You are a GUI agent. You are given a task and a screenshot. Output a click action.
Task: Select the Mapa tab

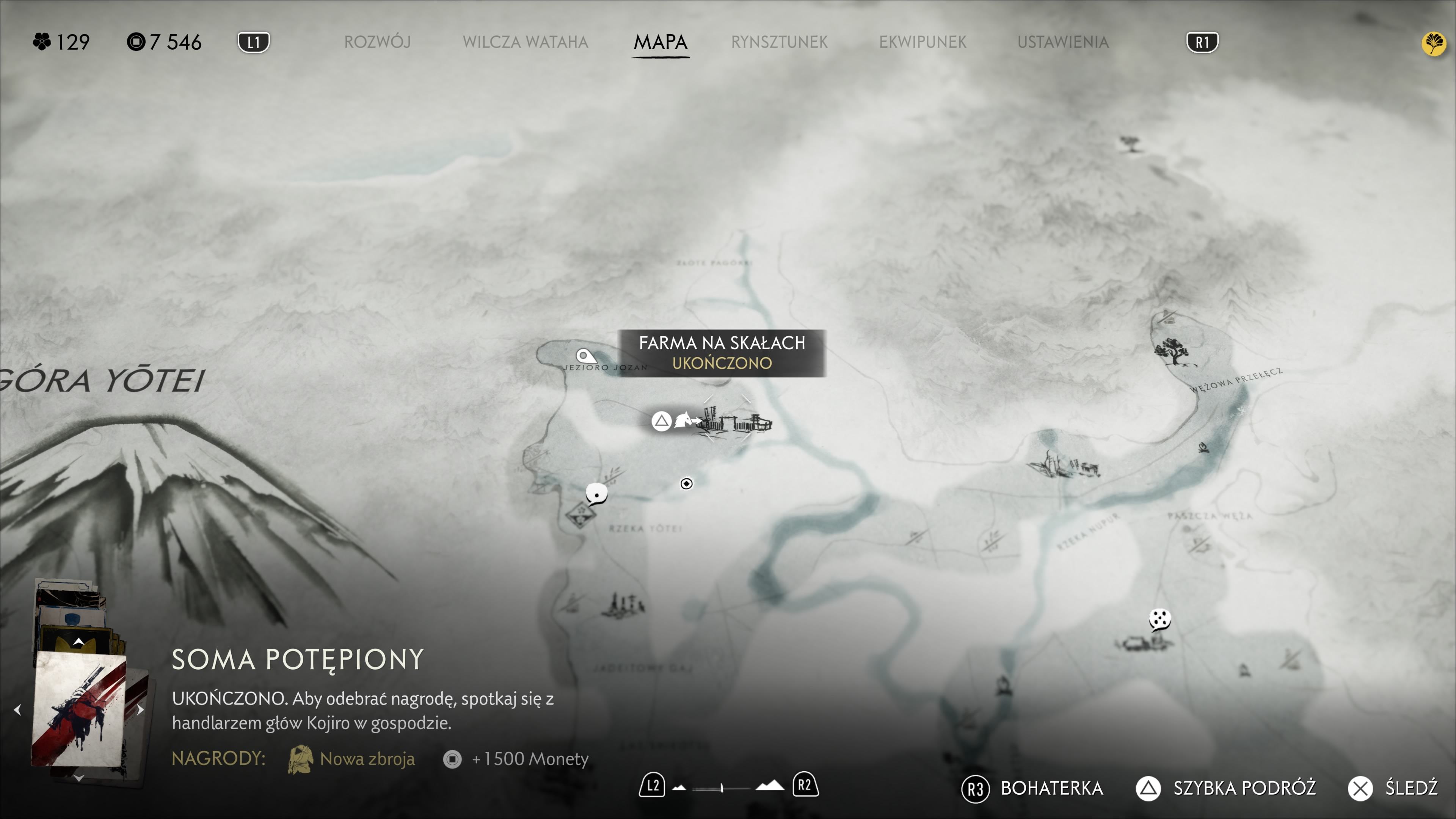[x=660, y=42]
